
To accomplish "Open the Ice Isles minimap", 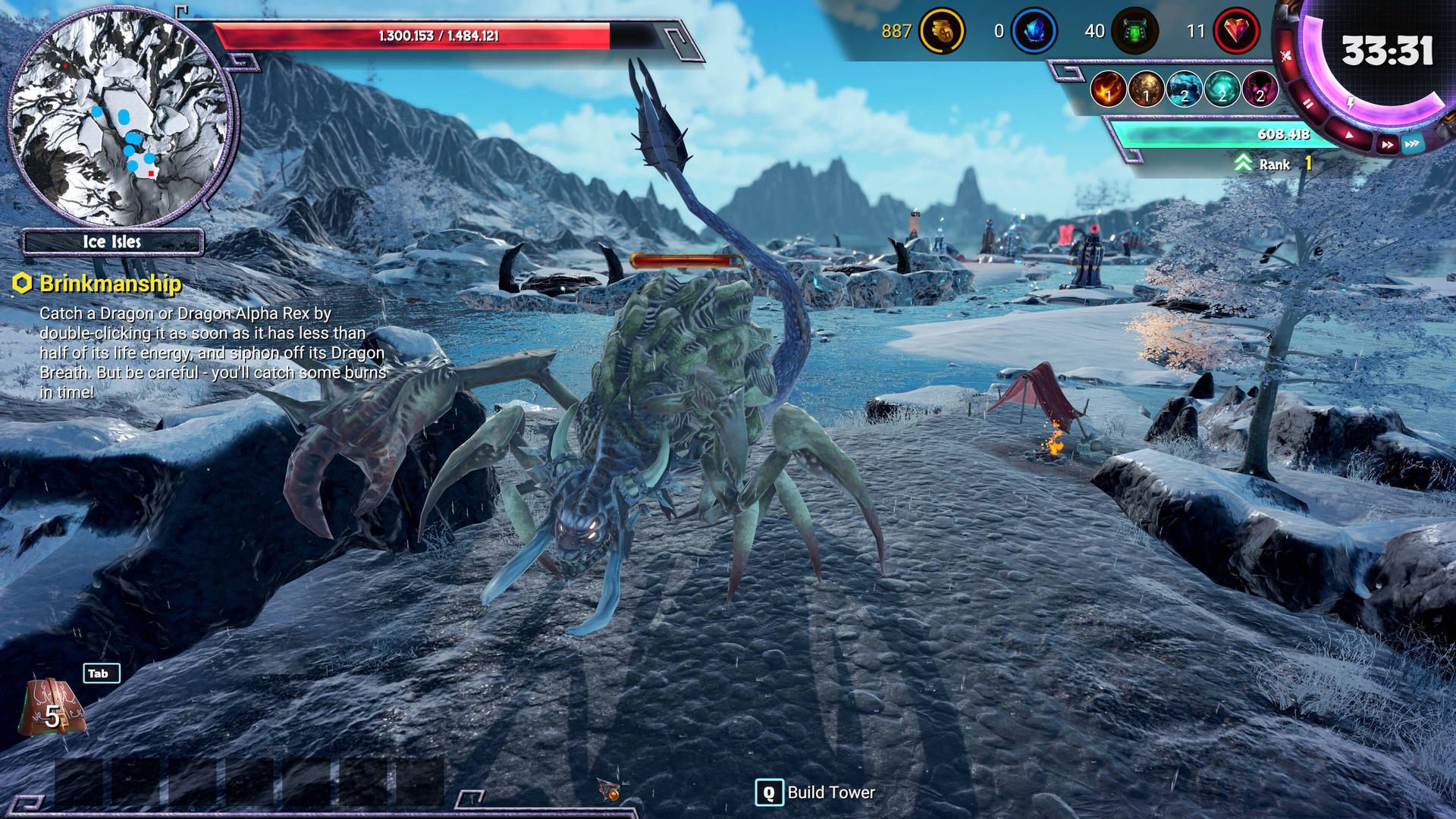I will [121, 114].
